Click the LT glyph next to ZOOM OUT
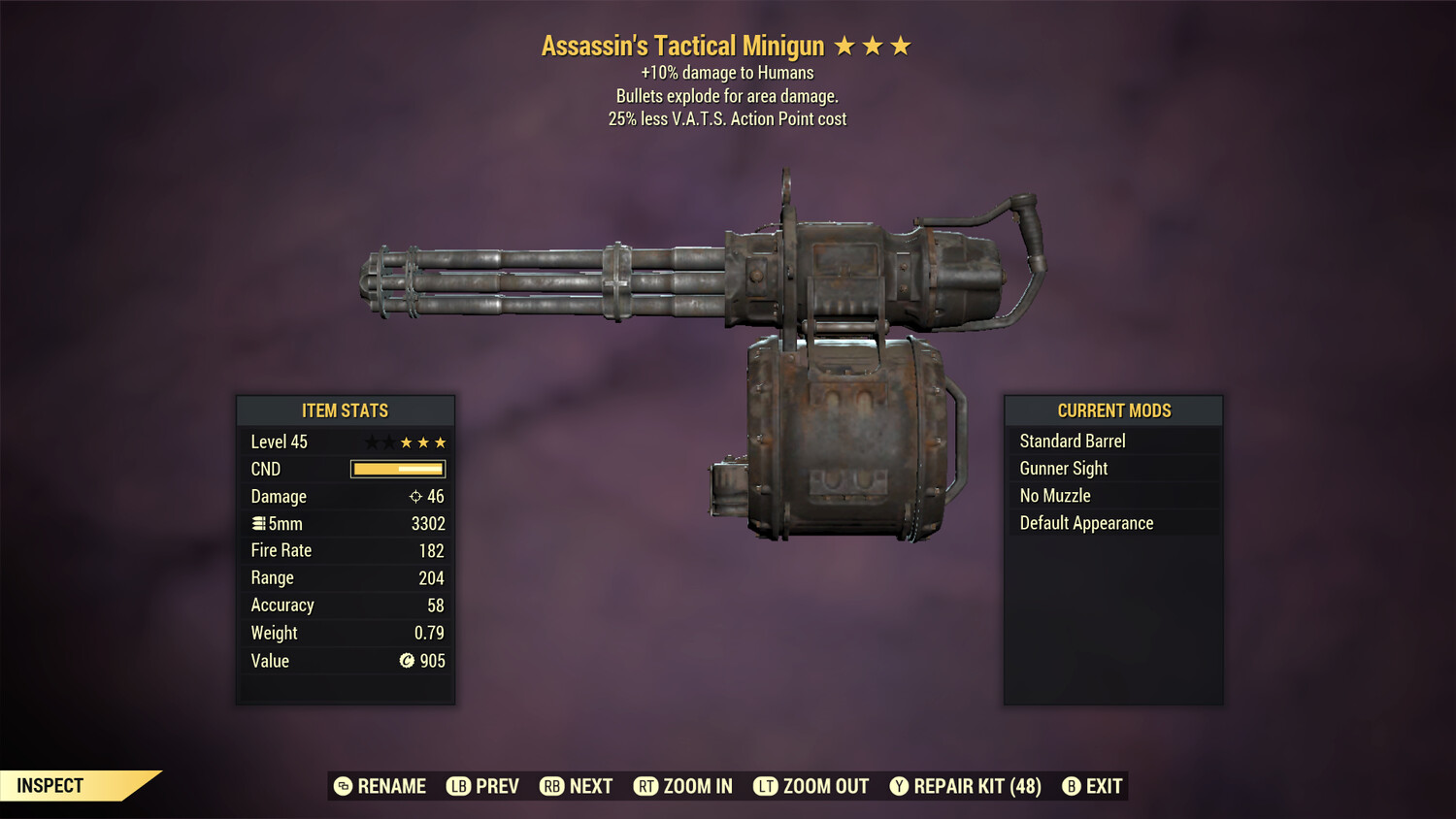1456x819 pixels. point(765,786)
